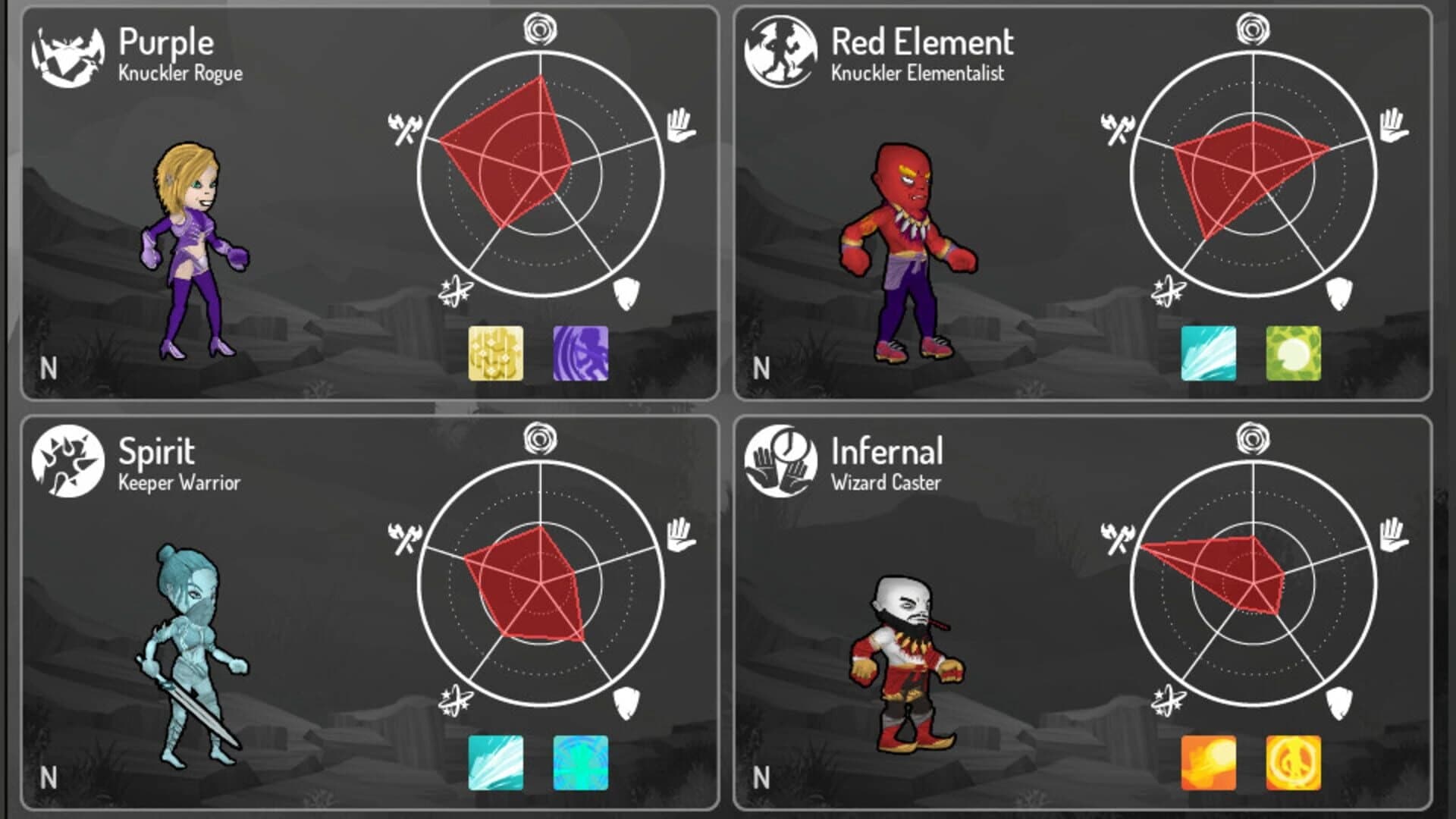The width and height of the screenshot is (1456, 819).
Task: Select the spiral stat icon atop Spirit's chart
Action: point(541,438)
